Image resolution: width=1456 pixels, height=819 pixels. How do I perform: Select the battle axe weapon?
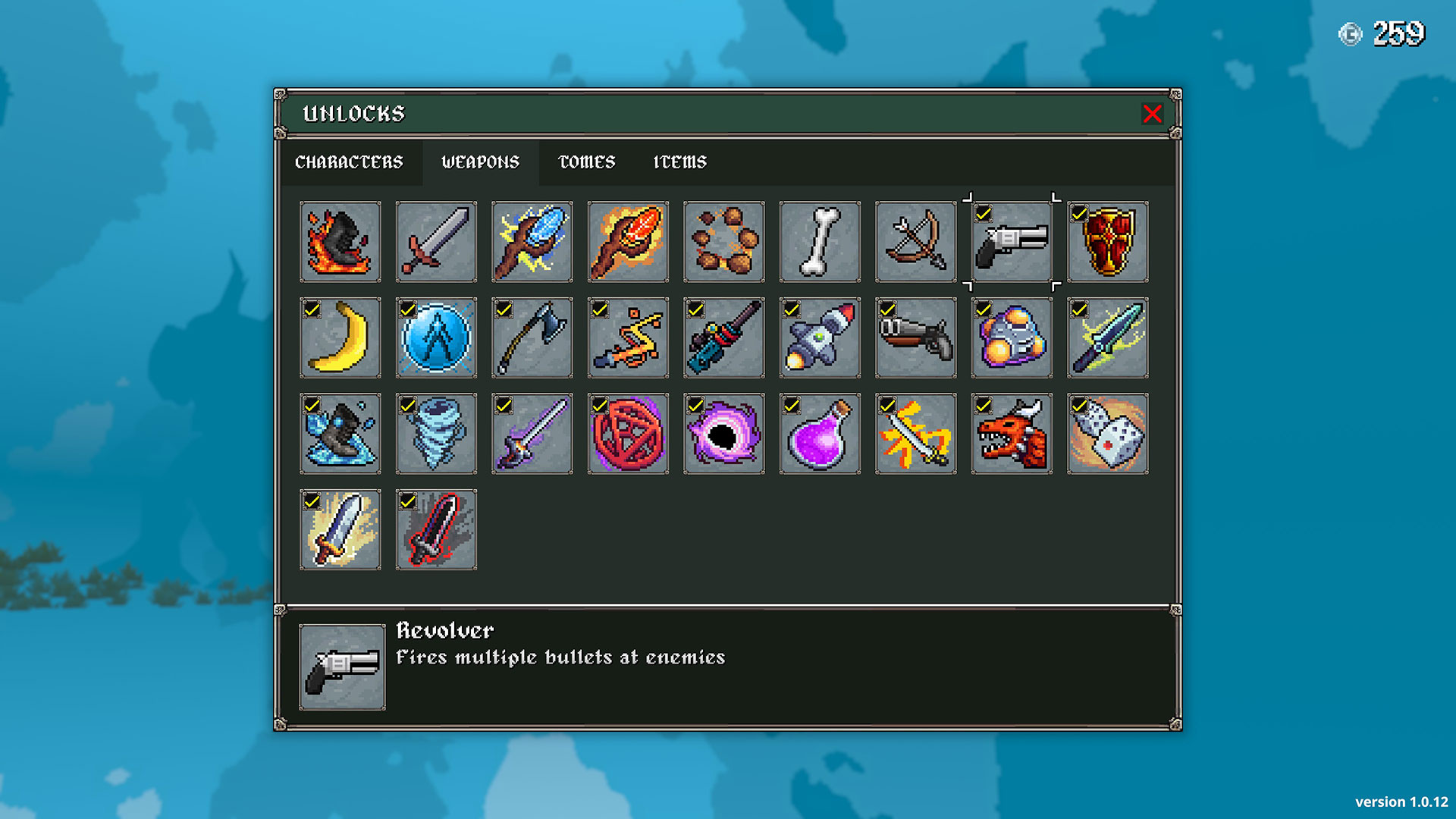(x=532, y=338)
